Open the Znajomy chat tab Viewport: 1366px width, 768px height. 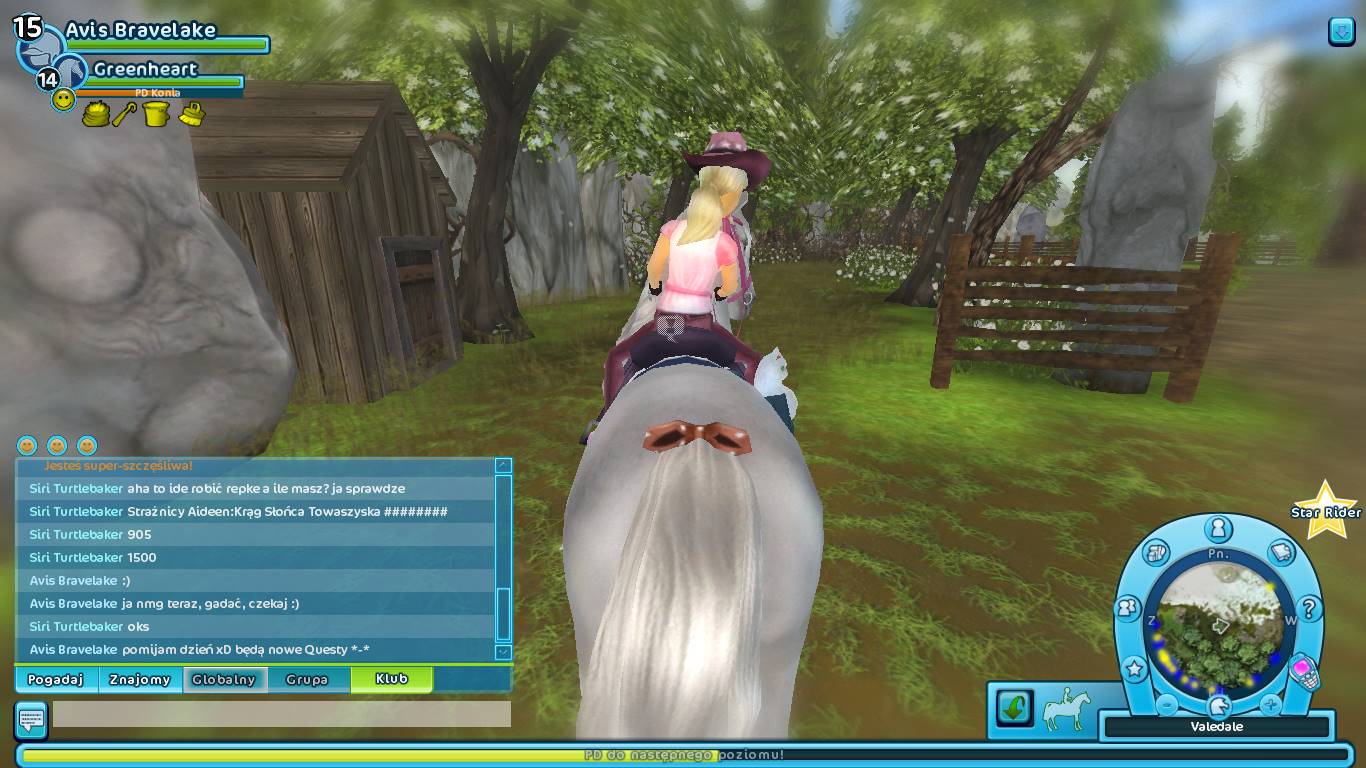point(141,679)
